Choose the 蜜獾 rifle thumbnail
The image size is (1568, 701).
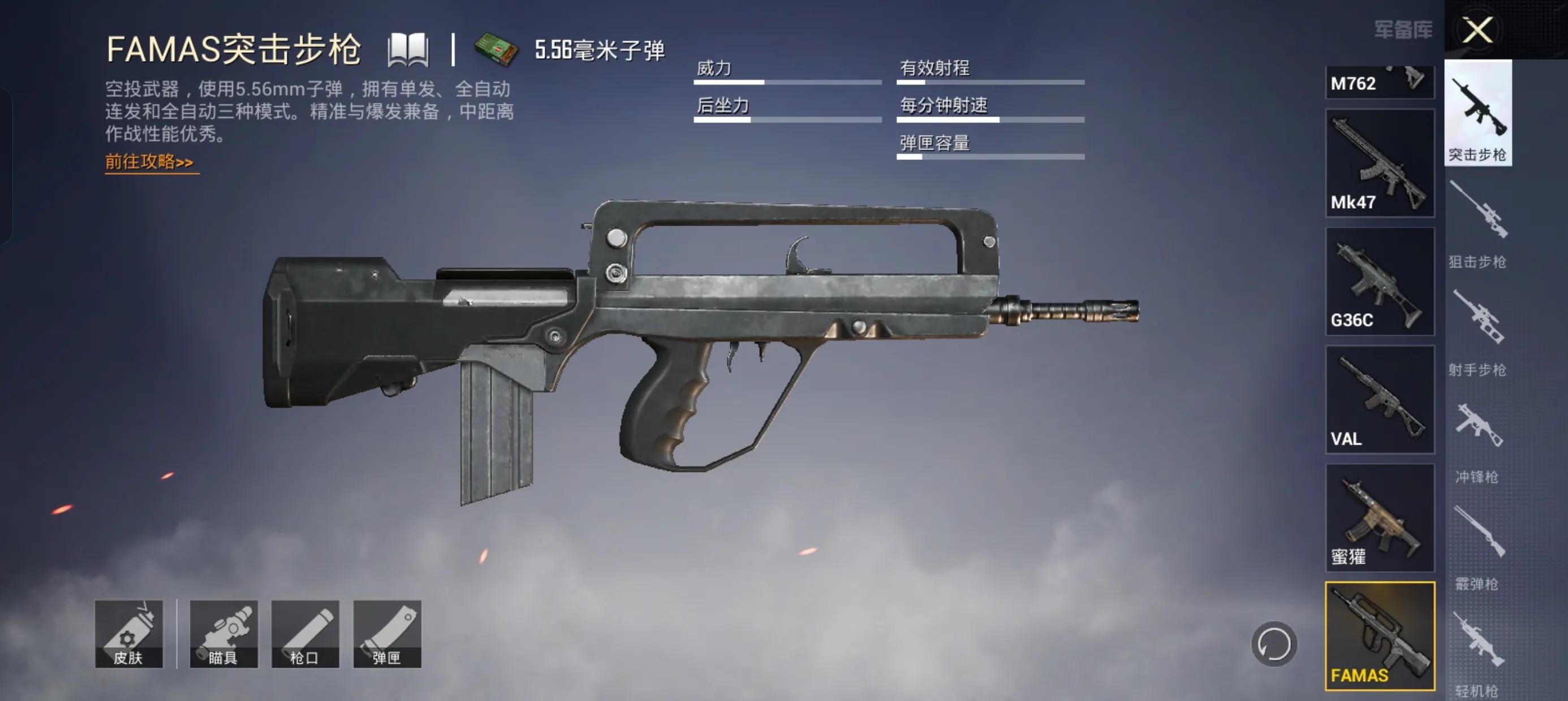[x=1379, y=518]
